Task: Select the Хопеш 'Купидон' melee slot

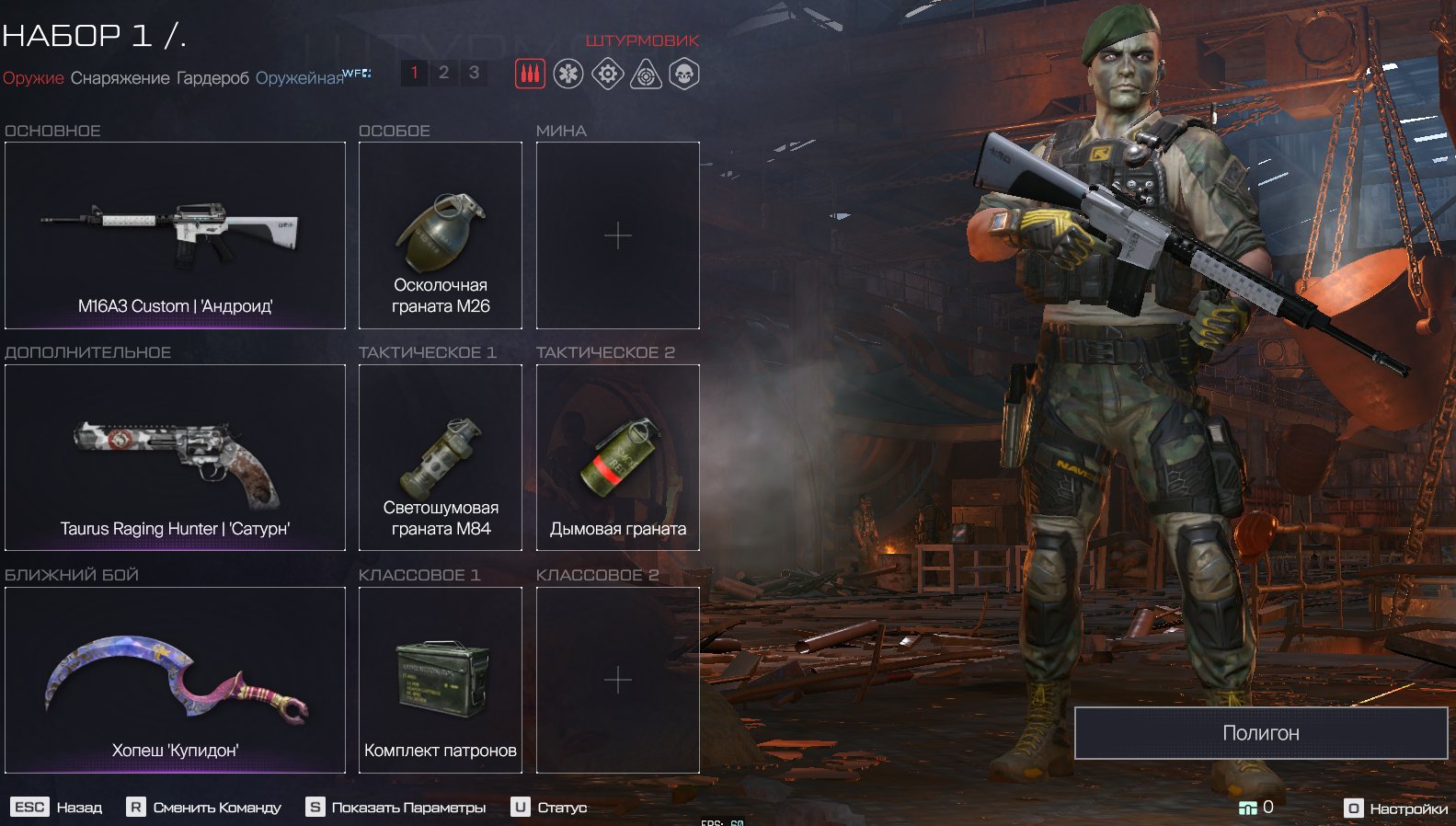Action: [x=175, y=681]
